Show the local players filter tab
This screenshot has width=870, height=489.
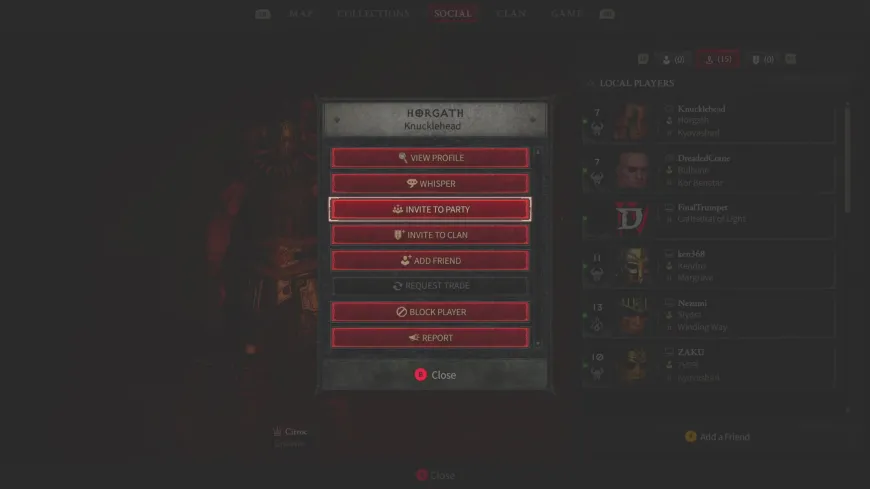718,60
